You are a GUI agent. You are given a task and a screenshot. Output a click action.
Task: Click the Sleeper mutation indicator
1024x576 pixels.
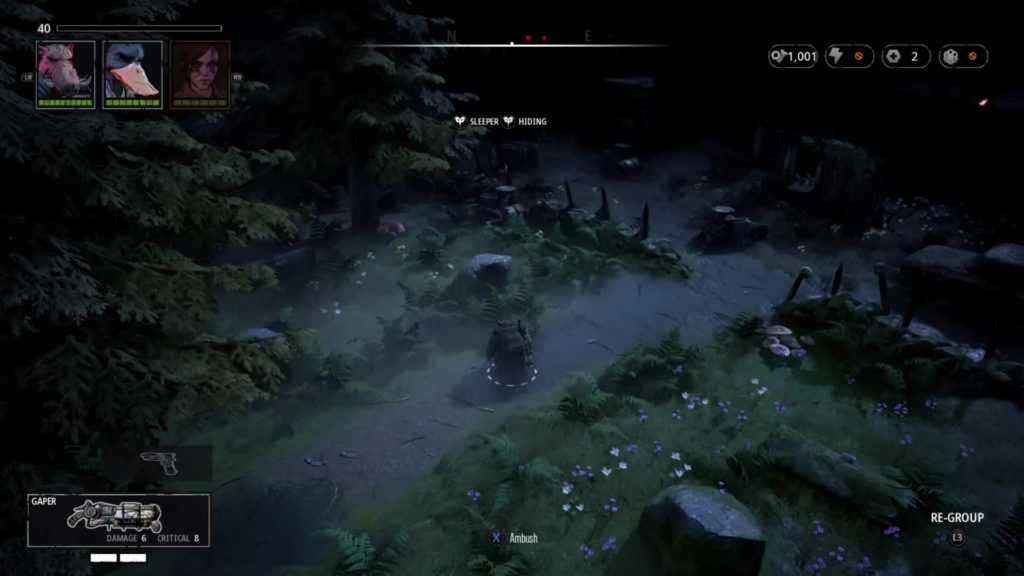click(x=476, y=121)
